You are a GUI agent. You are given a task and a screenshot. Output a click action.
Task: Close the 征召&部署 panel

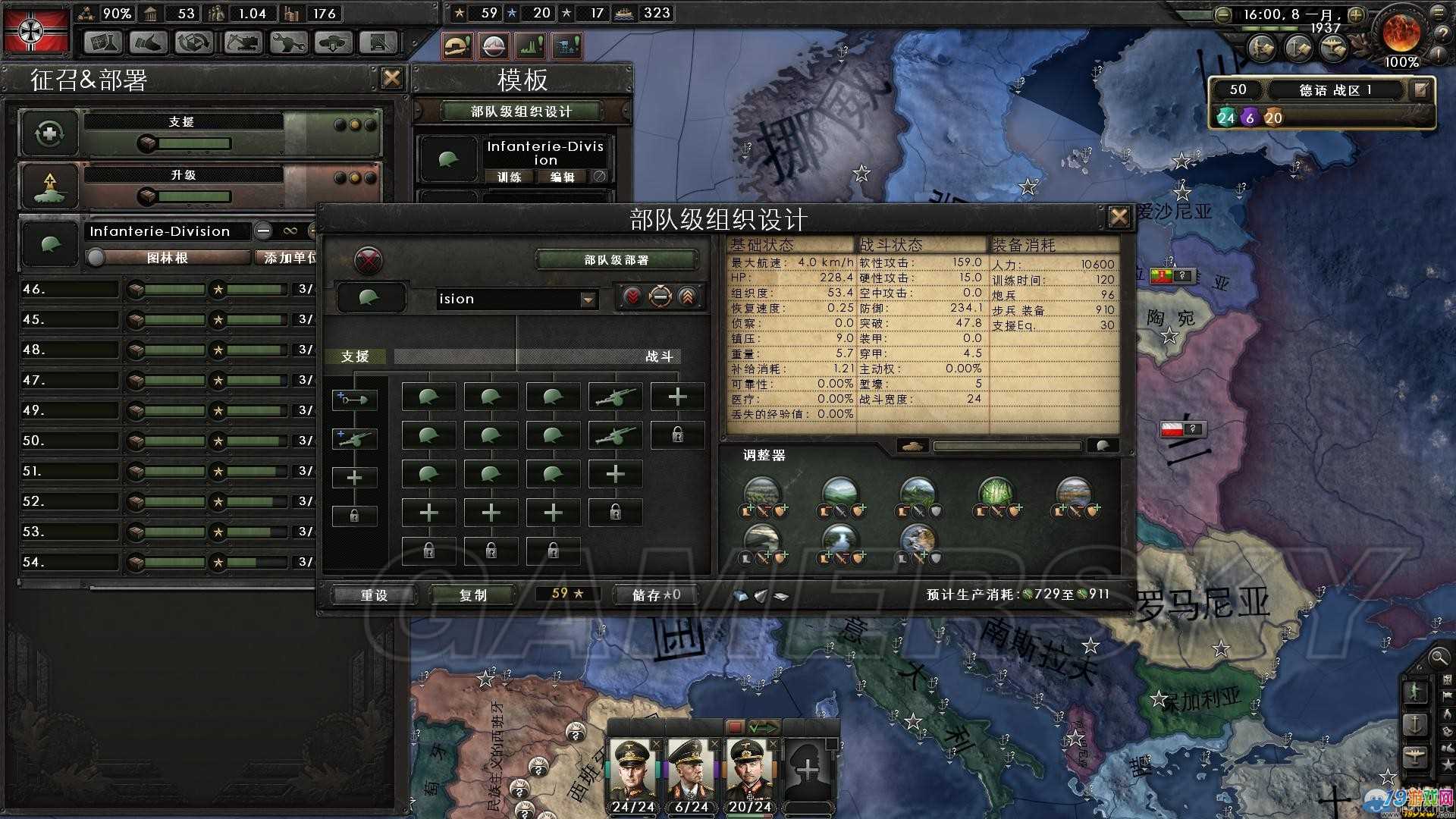[x=392, y=78]
